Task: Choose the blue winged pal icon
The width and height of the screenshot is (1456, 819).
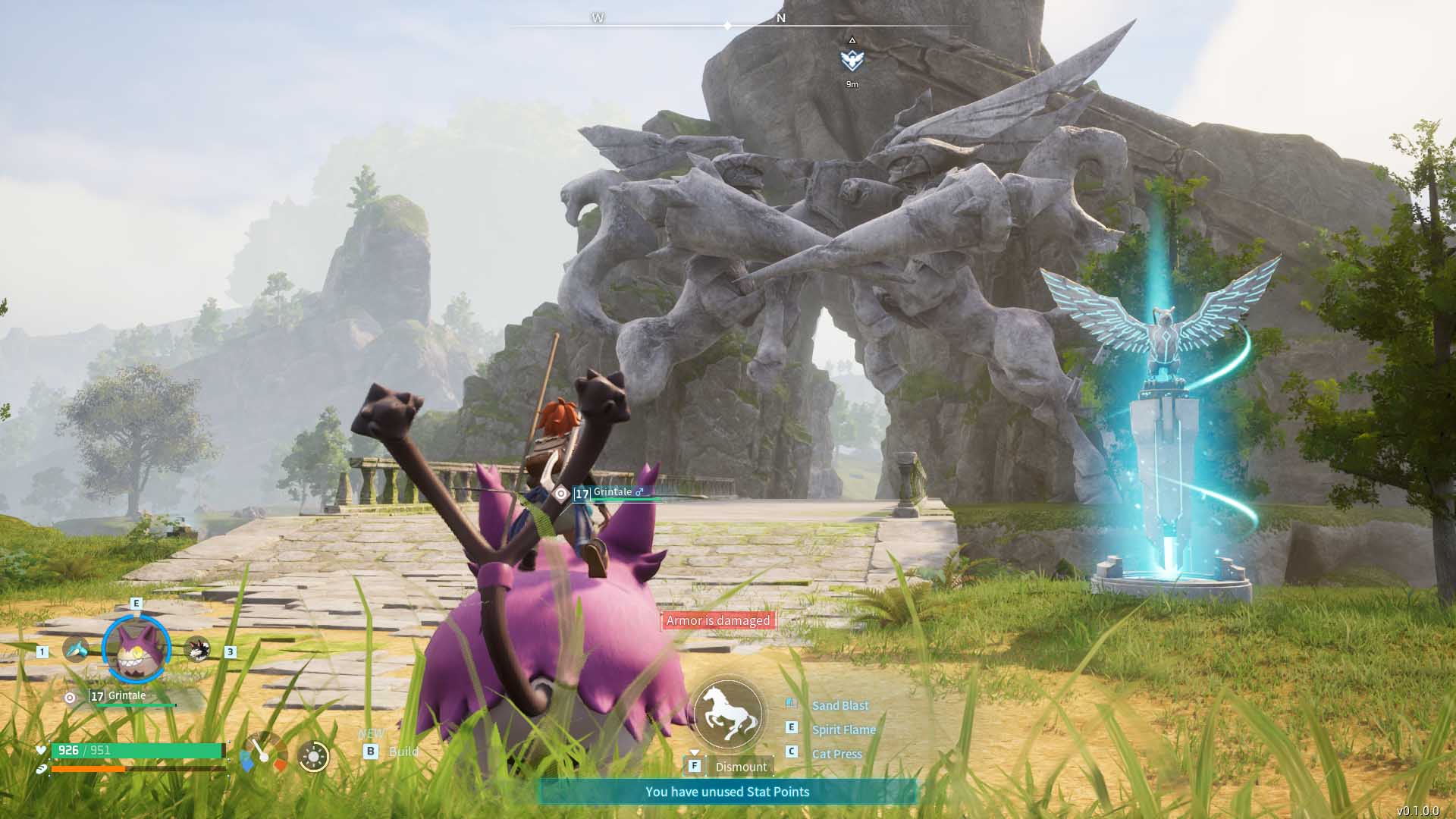Action: (x=76, y=649)
